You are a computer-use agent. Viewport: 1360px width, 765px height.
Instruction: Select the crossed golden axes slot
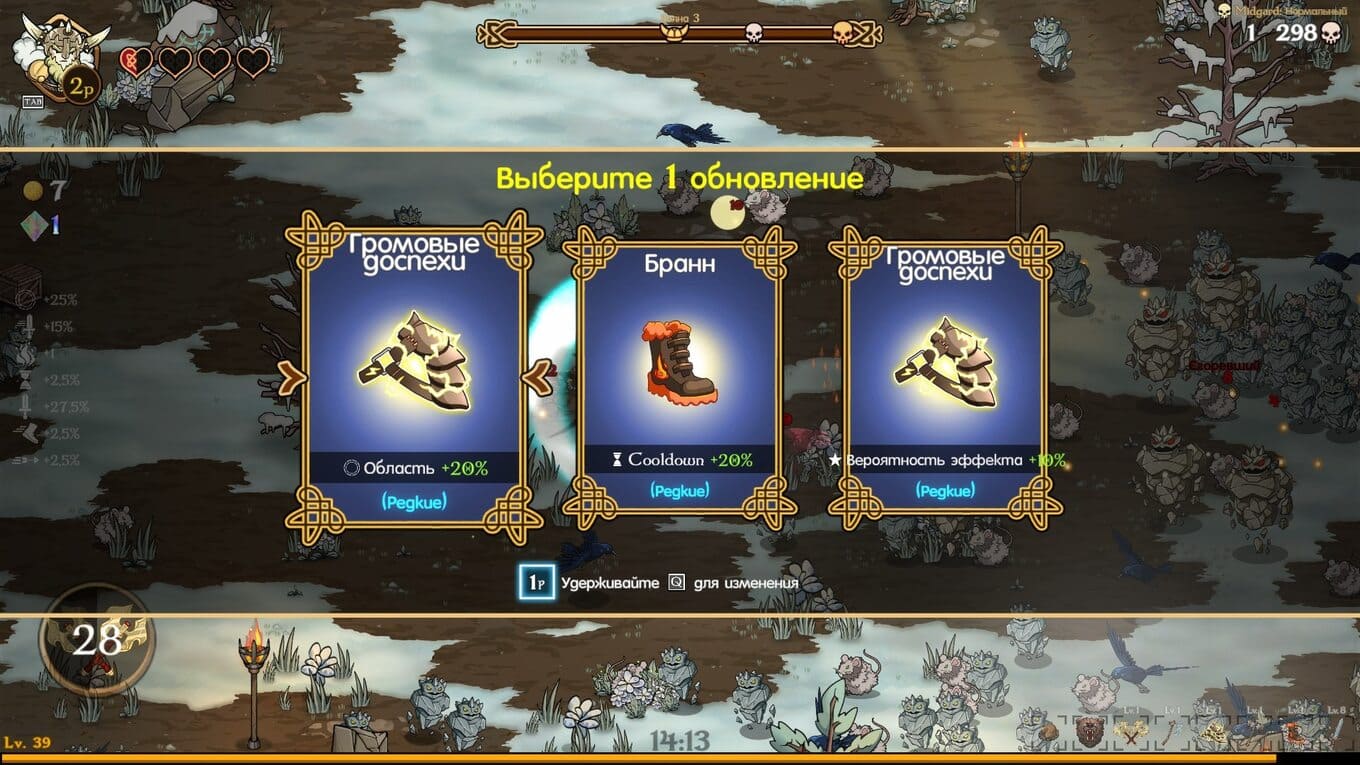(x=1131, y=733)
